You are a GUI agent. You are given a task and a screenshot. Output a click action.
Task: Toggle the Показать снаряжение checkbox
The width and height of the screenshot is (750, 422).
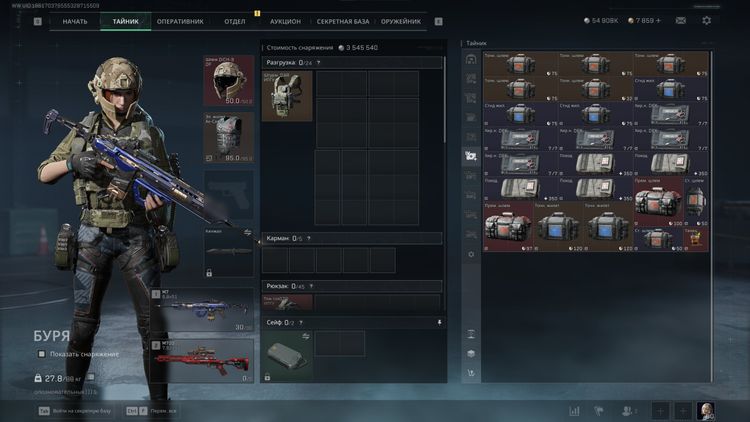(42, 354)
